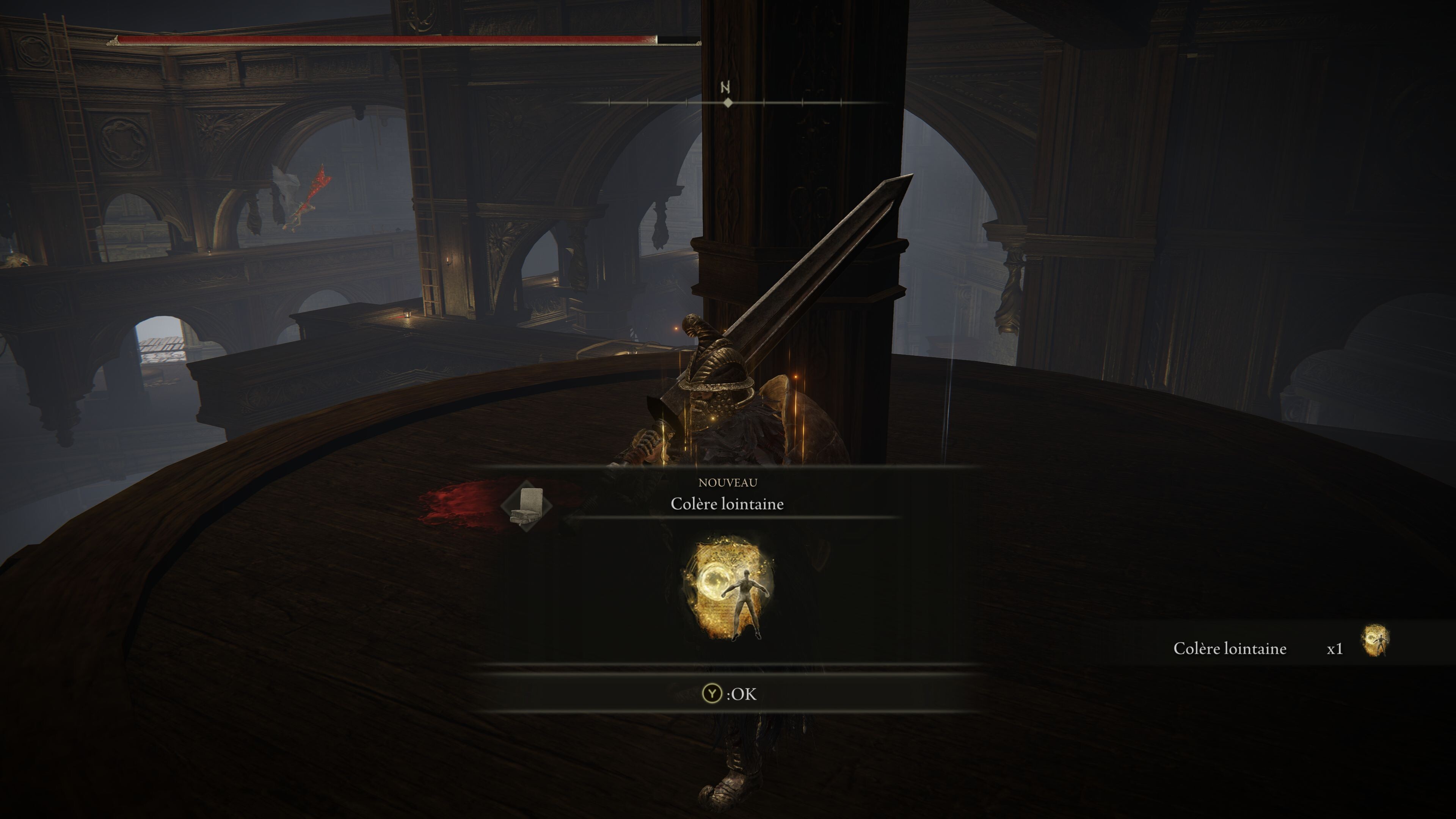Viewport: 1456px width, 819px height.
Task: Select the Colère lointaine icon in the popup
Action: point(728,588)
